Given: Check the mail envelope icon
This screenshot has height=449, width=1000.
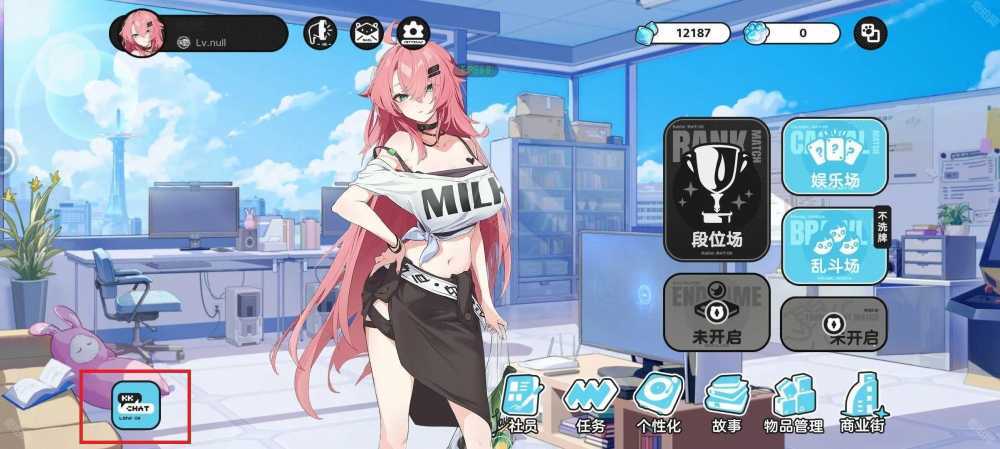Looking at the screenshot, I should (367, 33).
